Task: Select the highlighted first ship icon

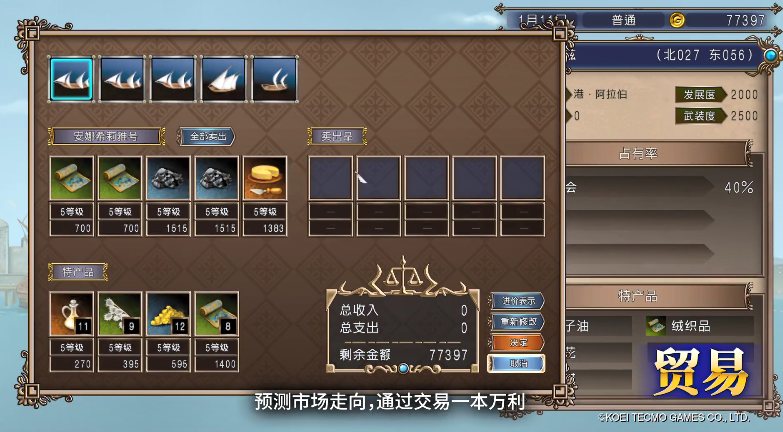Action: [x=72, y=79]
